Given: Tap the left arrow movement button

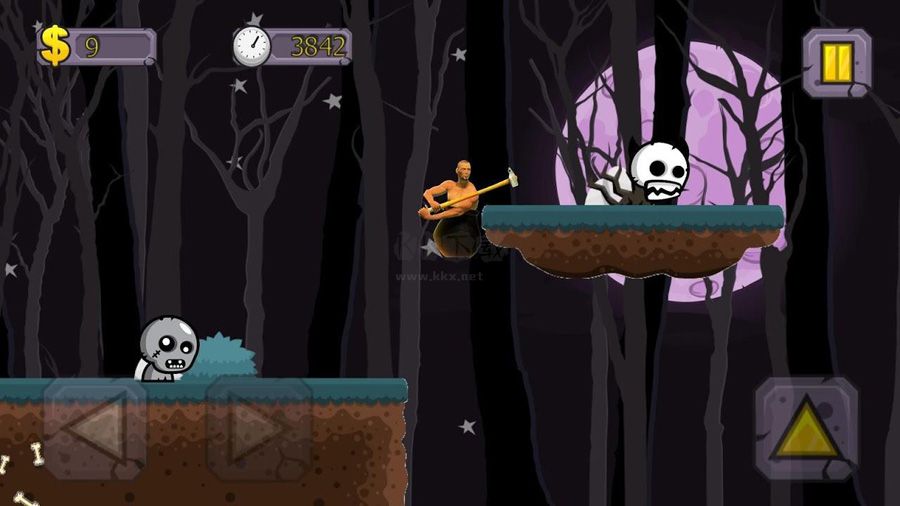Looking at the screenshot, I should [95, 428].
